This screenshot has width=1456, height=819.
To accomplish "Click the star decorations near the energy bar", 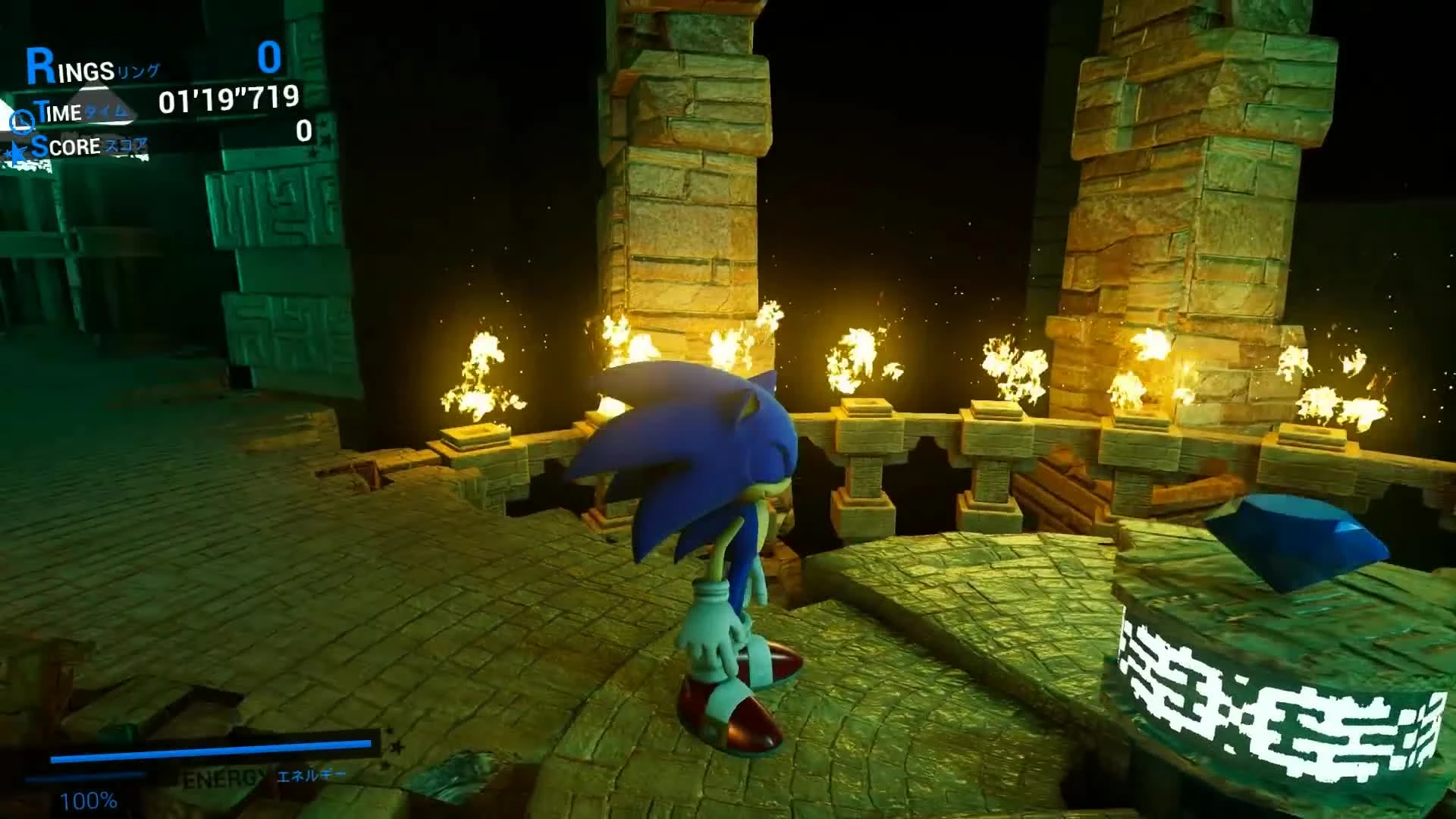I will (393, 747).
